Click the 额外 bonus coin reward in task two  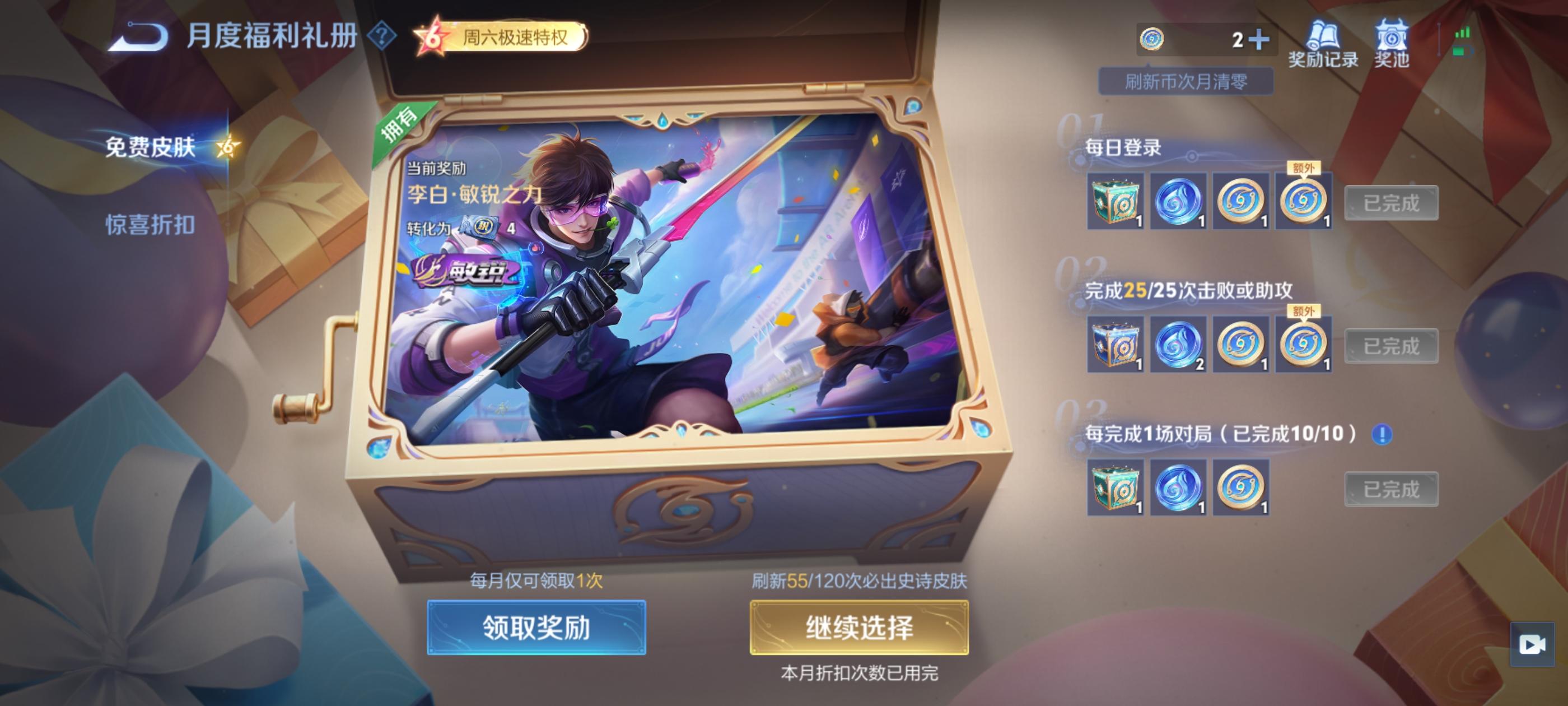click(1303, 343)
